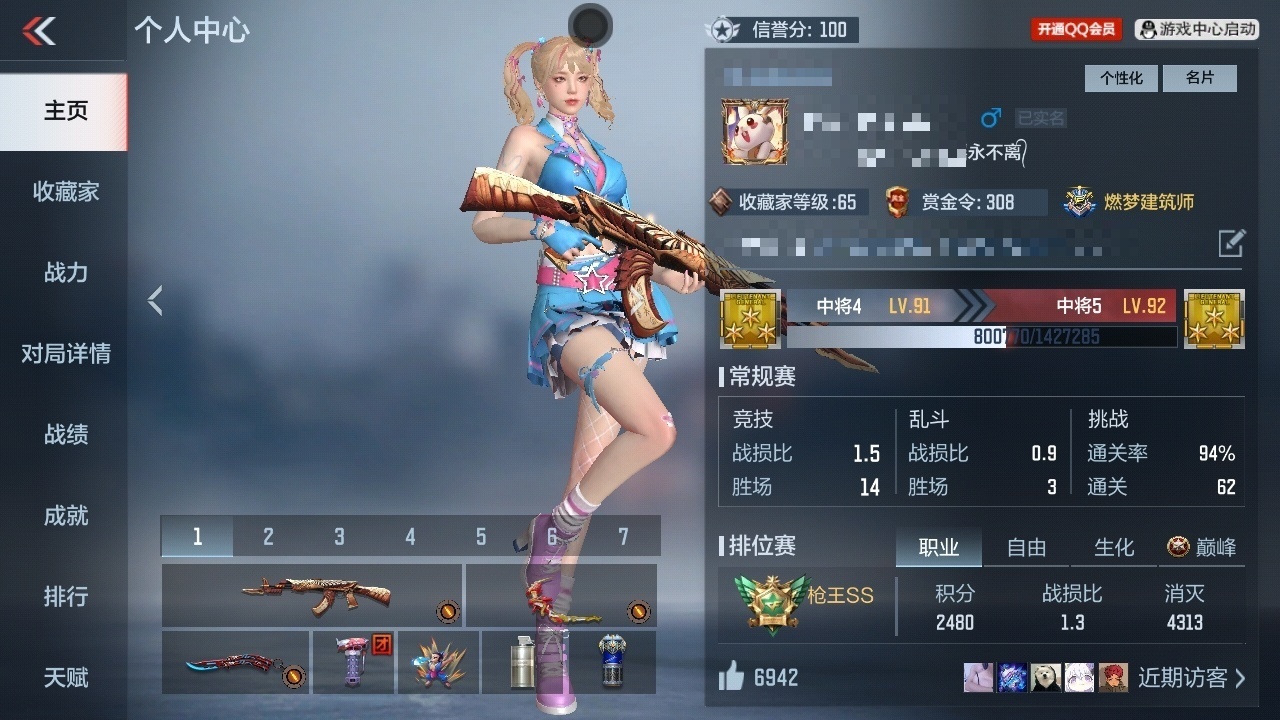
Task: Select loadout bag number 2
Action: [x=268, y=537]
